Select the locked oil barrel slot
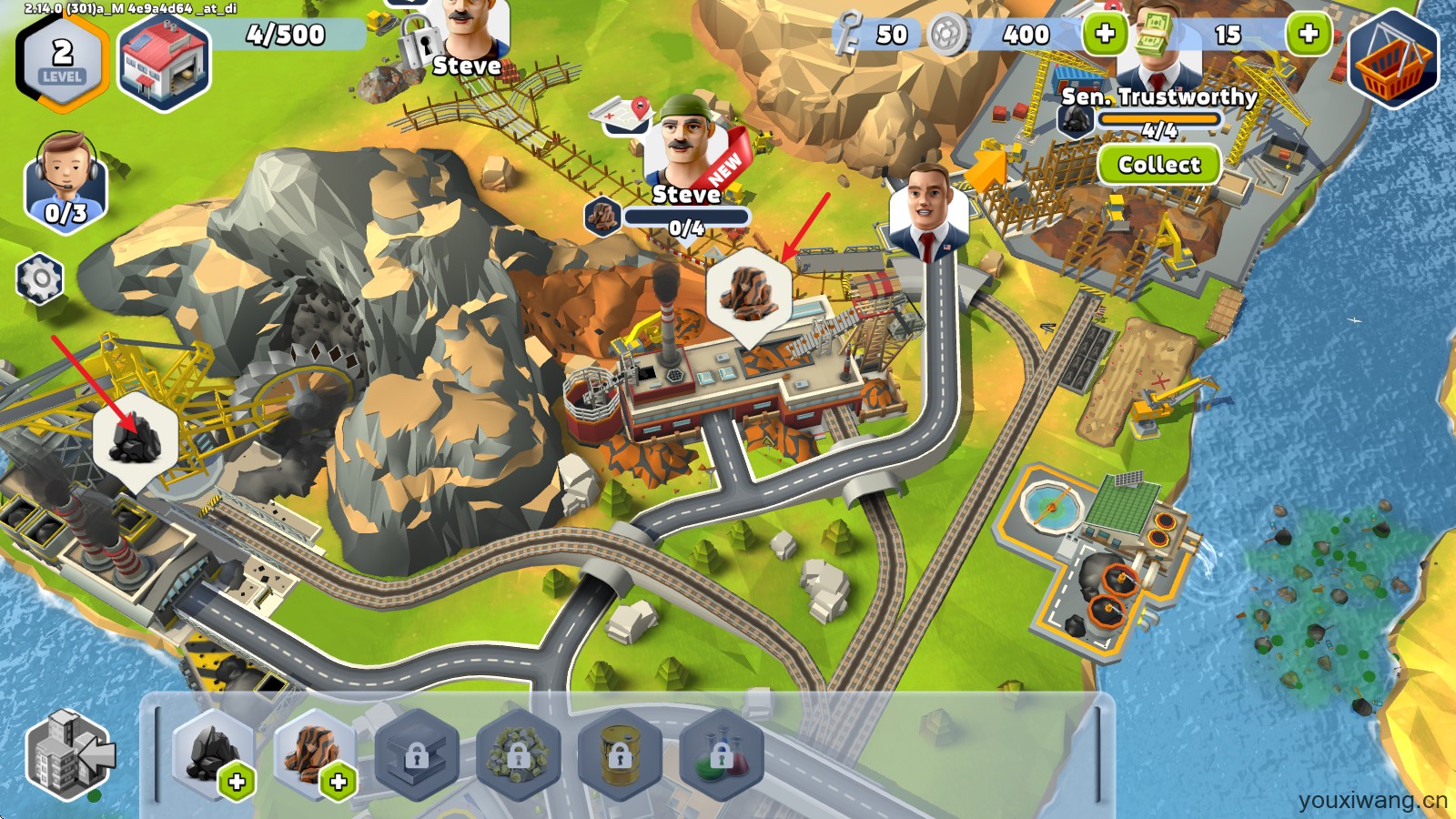The width and height of the screenshot is (1456, 819). click(x=619, y=753)
